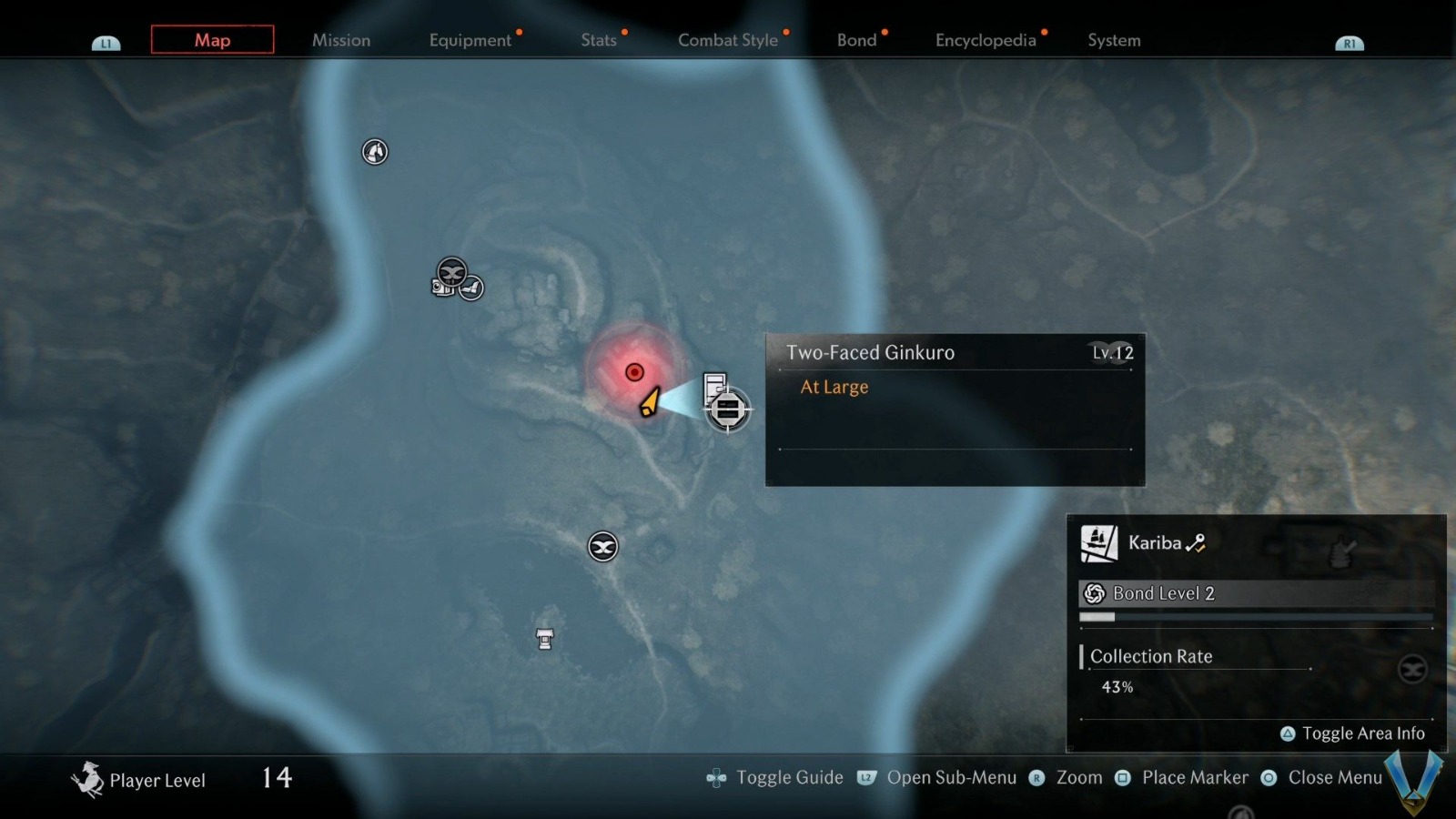Click the crossed-swords icon below the red marker

point(602,547)
